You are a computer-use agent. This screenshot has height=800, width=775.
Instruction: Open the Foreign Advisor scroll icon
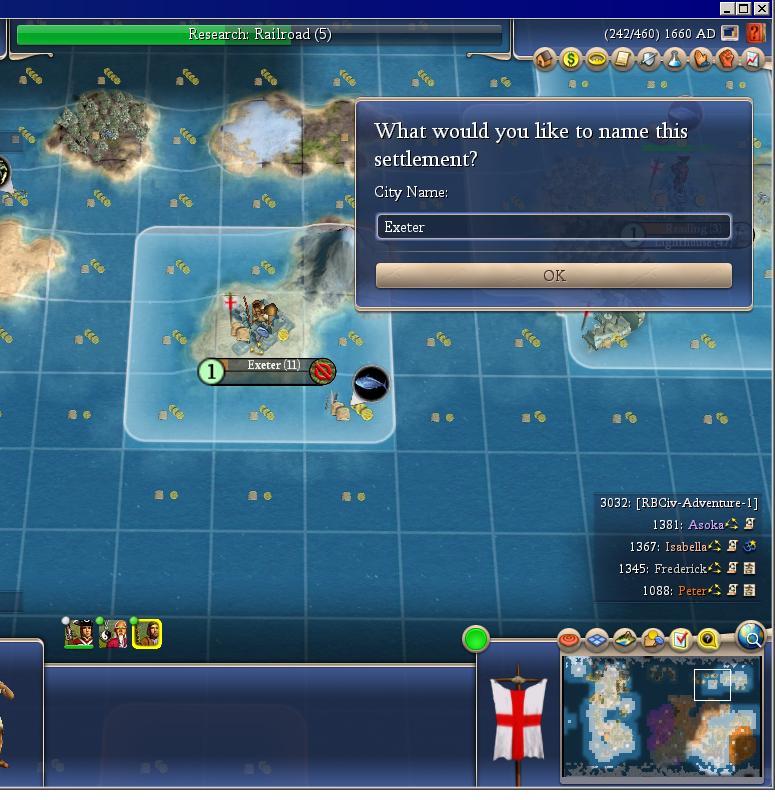pyautogui.click(x=622, y=59)
